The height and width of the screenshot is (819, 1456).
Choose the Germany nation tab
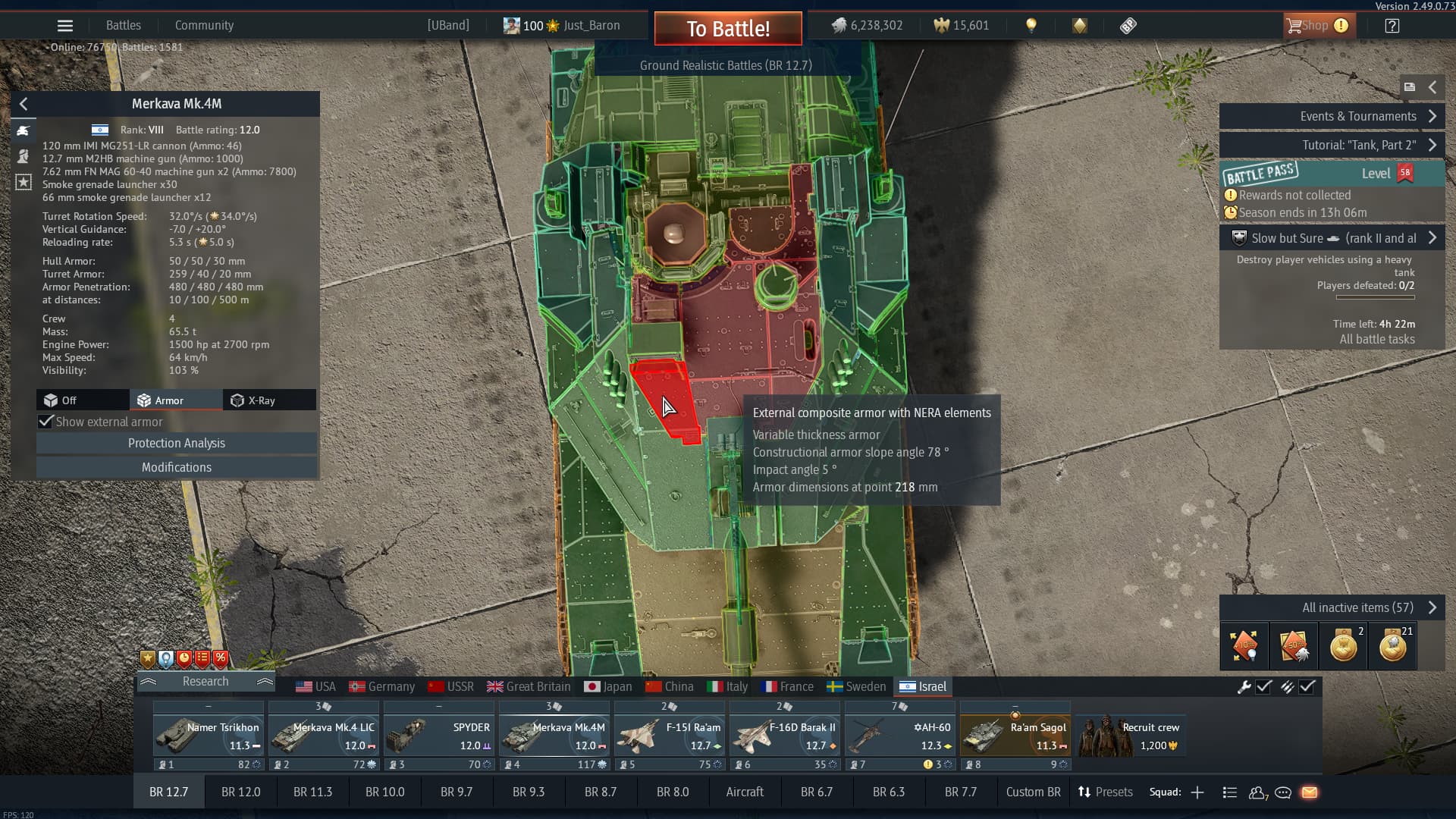(x=382, y=686)
